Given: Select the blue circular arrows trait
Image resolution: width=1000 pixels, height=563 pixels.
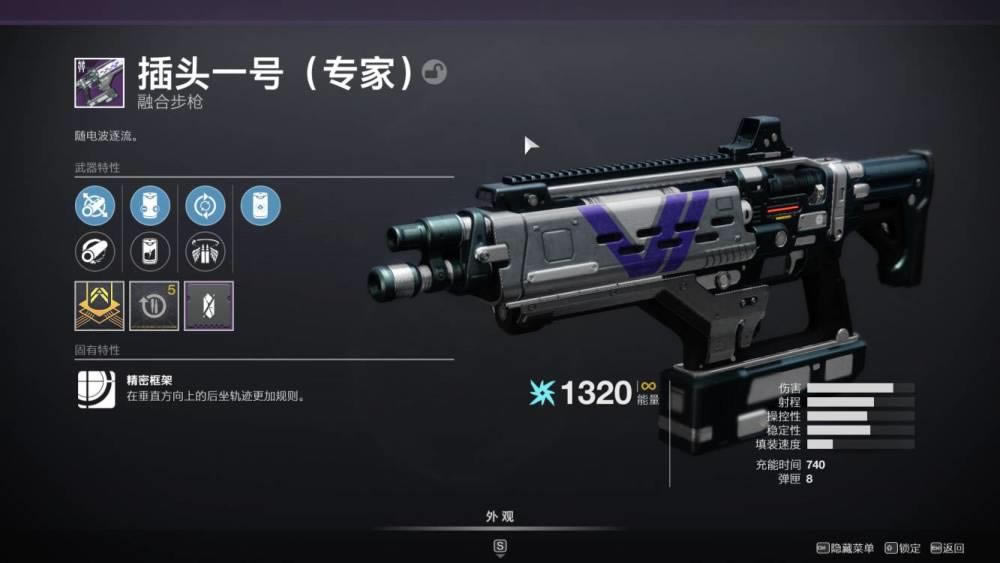Looking at the screenshot, I should tap(205, 206).
